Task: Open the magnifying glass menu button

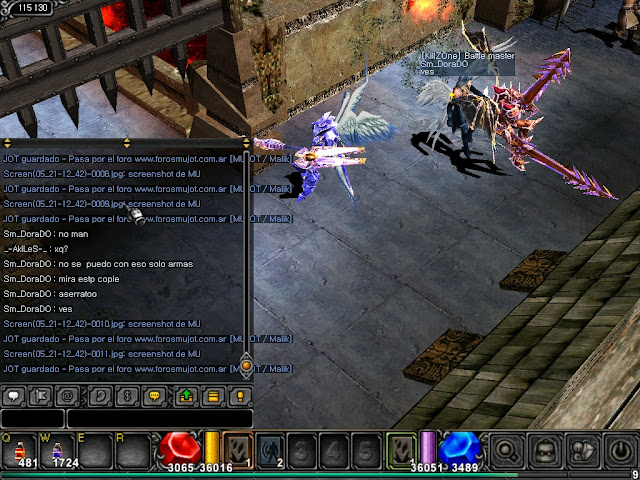Action: [507, 451]
